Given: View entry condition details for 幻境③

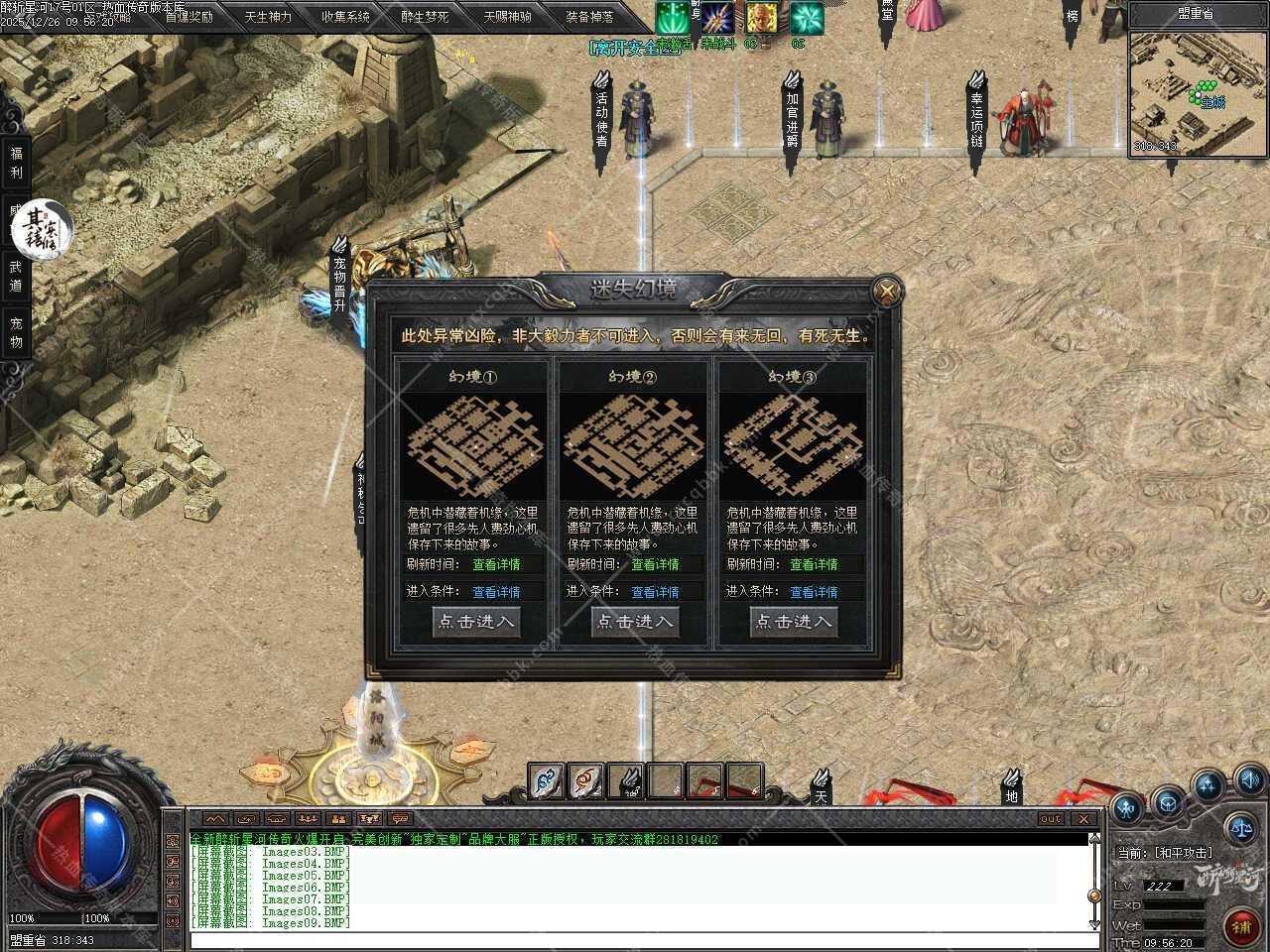Looking at the screenshot, I should 814,592.
